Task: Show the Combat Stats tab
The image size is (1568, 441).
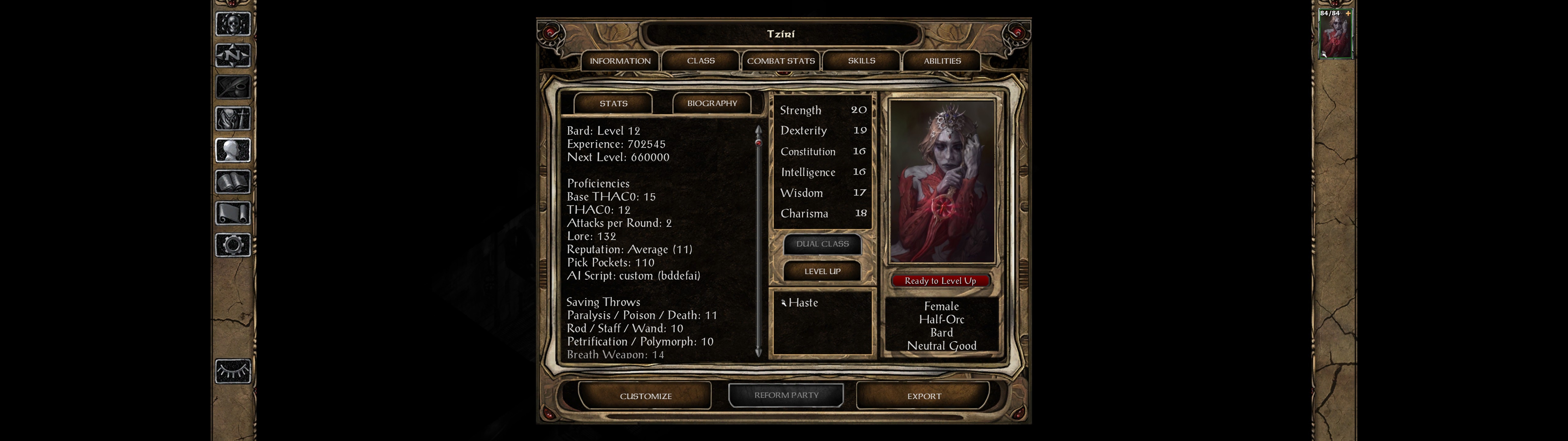Action: click(781, 61)
